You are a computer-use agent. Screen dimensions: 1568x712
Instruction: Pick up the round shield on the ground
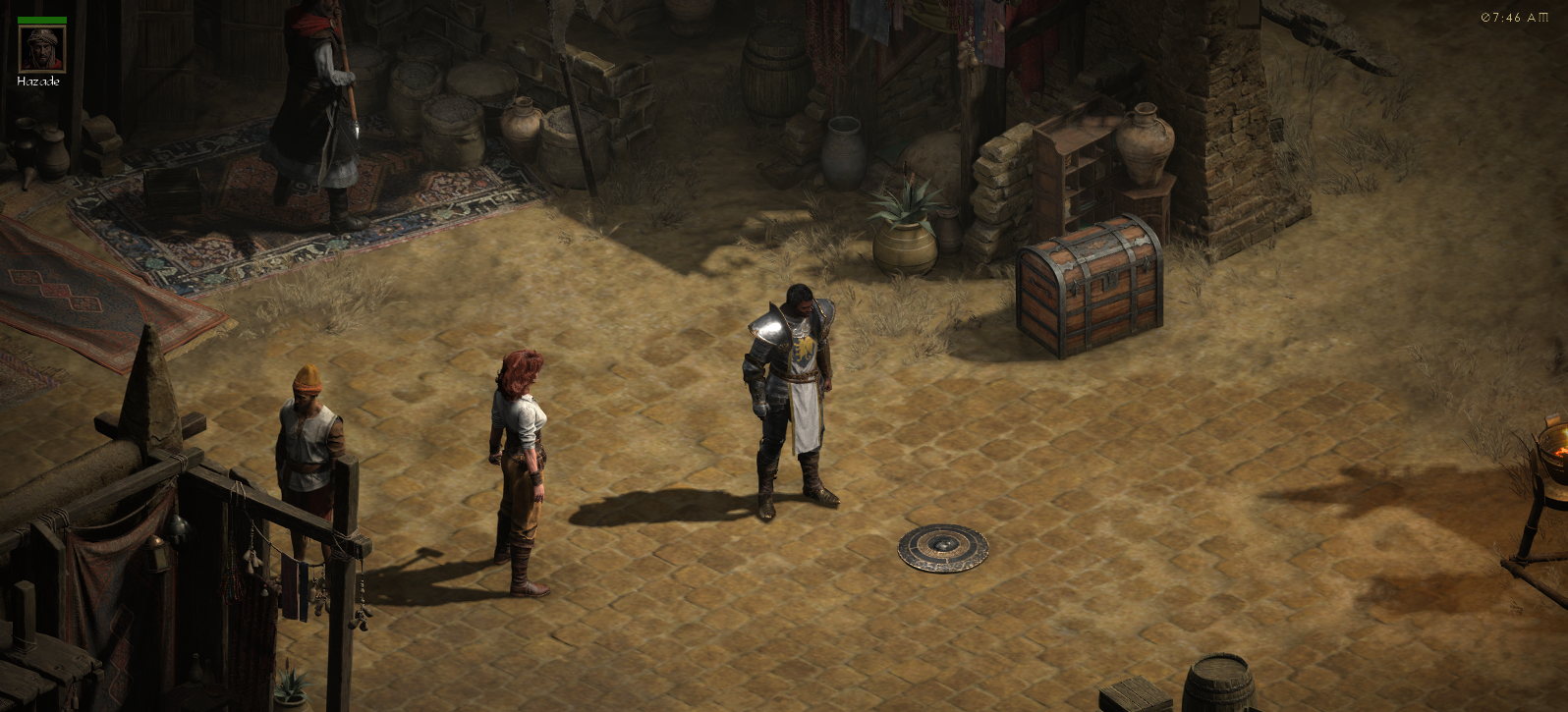tap(943, 546)
